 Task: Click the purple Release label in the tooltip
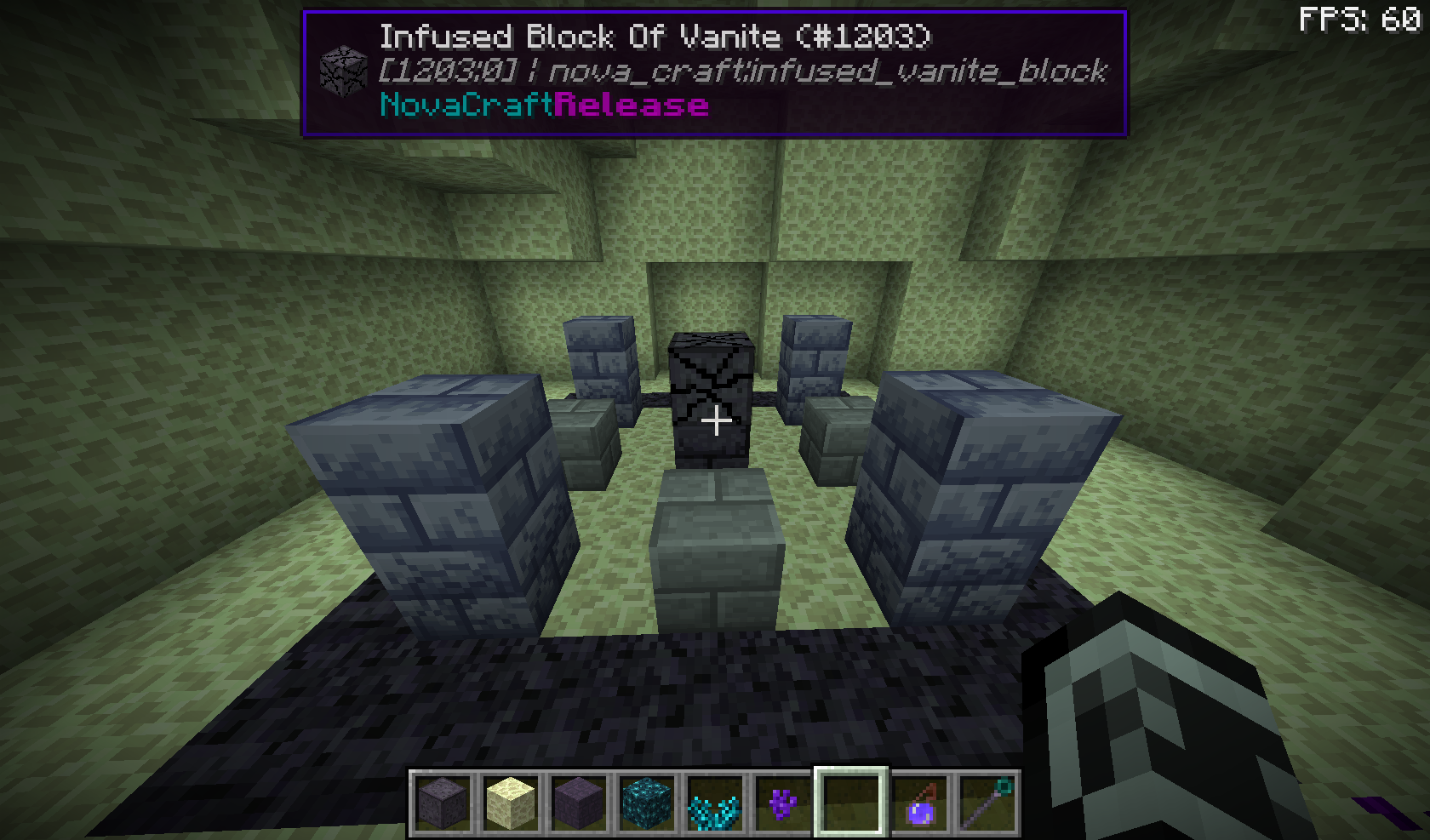tap(630, 106)
